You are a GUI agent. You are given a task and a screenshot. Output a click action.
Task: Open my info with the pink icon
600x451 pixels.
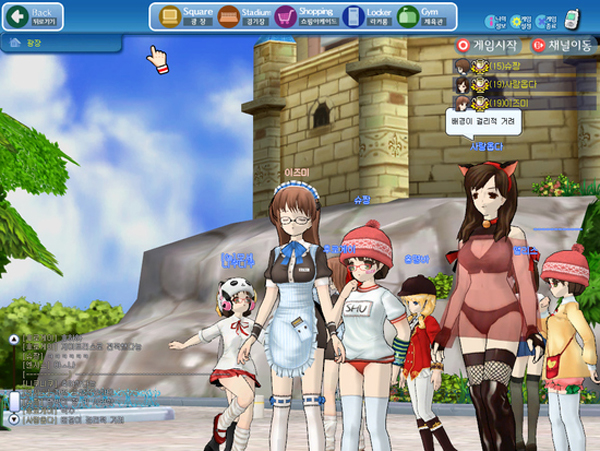click(x=493, y=20)
